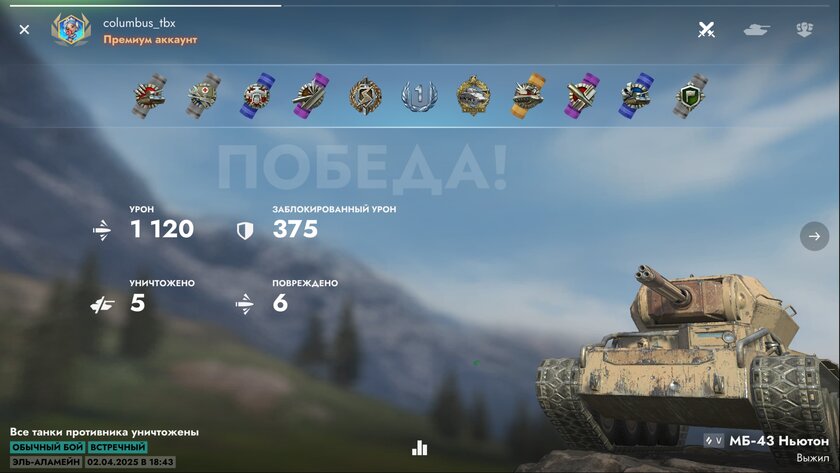
Task: Switch to the crossed swords battle tab
Action: [706, 30]
